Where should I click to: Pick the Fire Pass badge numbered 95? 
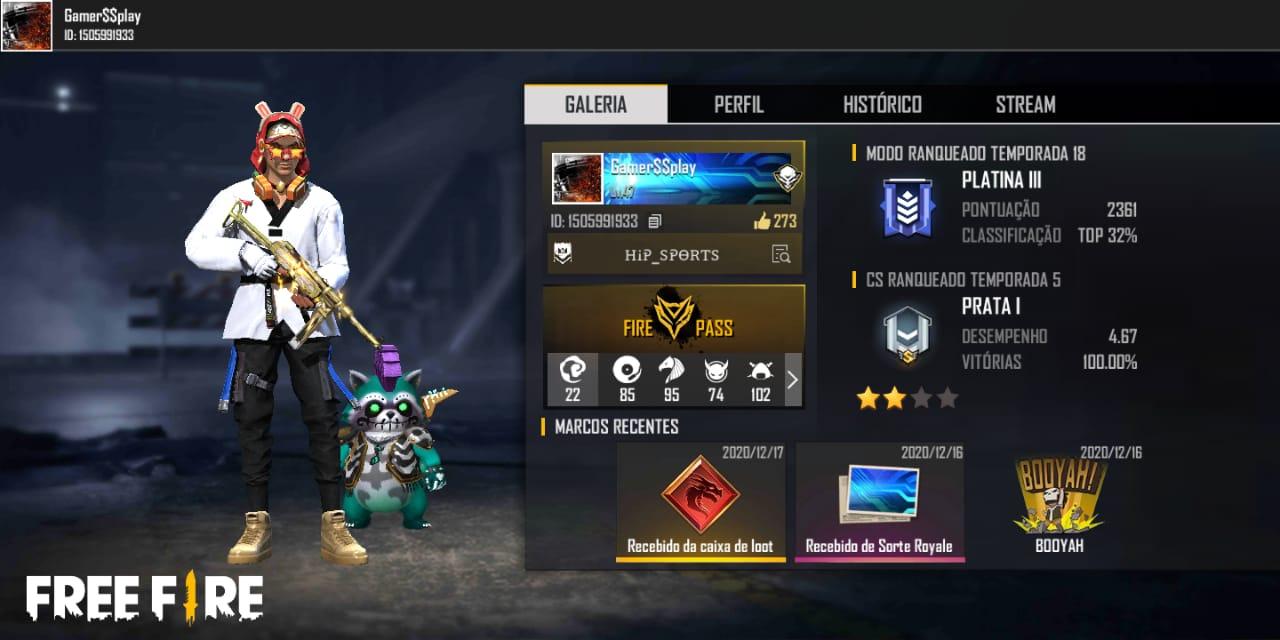point(671,379)
